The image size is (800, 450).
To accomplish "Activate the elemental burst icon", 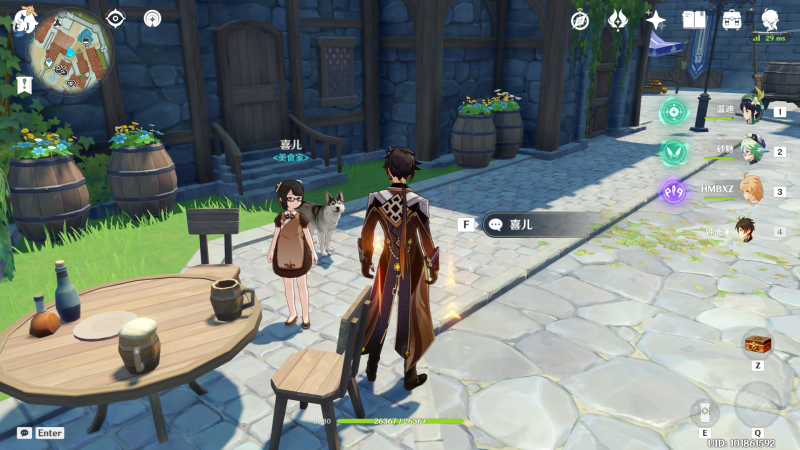I will (757, 405).
